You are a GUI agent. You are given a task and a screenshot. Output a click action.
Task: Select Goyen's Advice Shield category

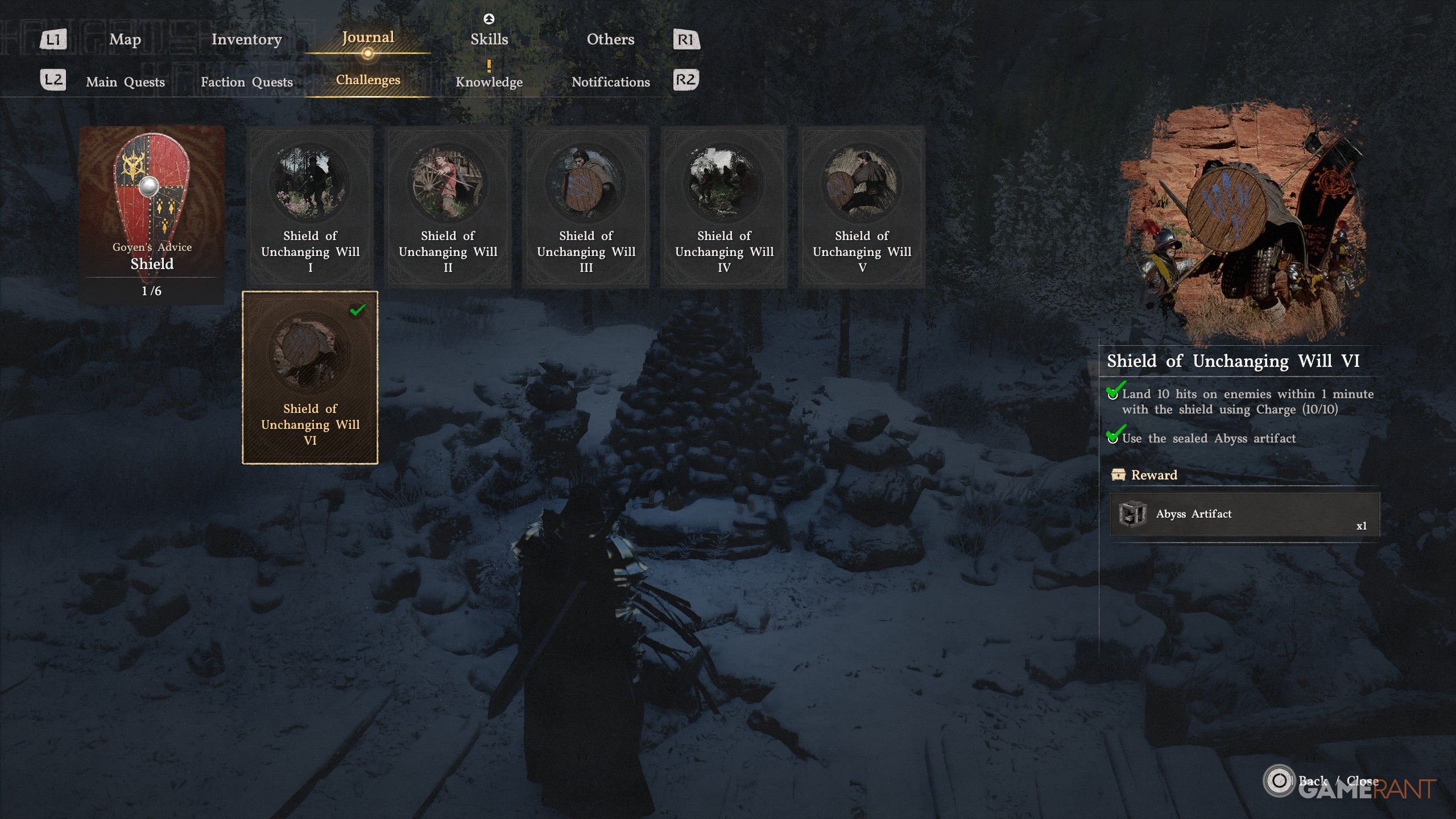[151, 215]
